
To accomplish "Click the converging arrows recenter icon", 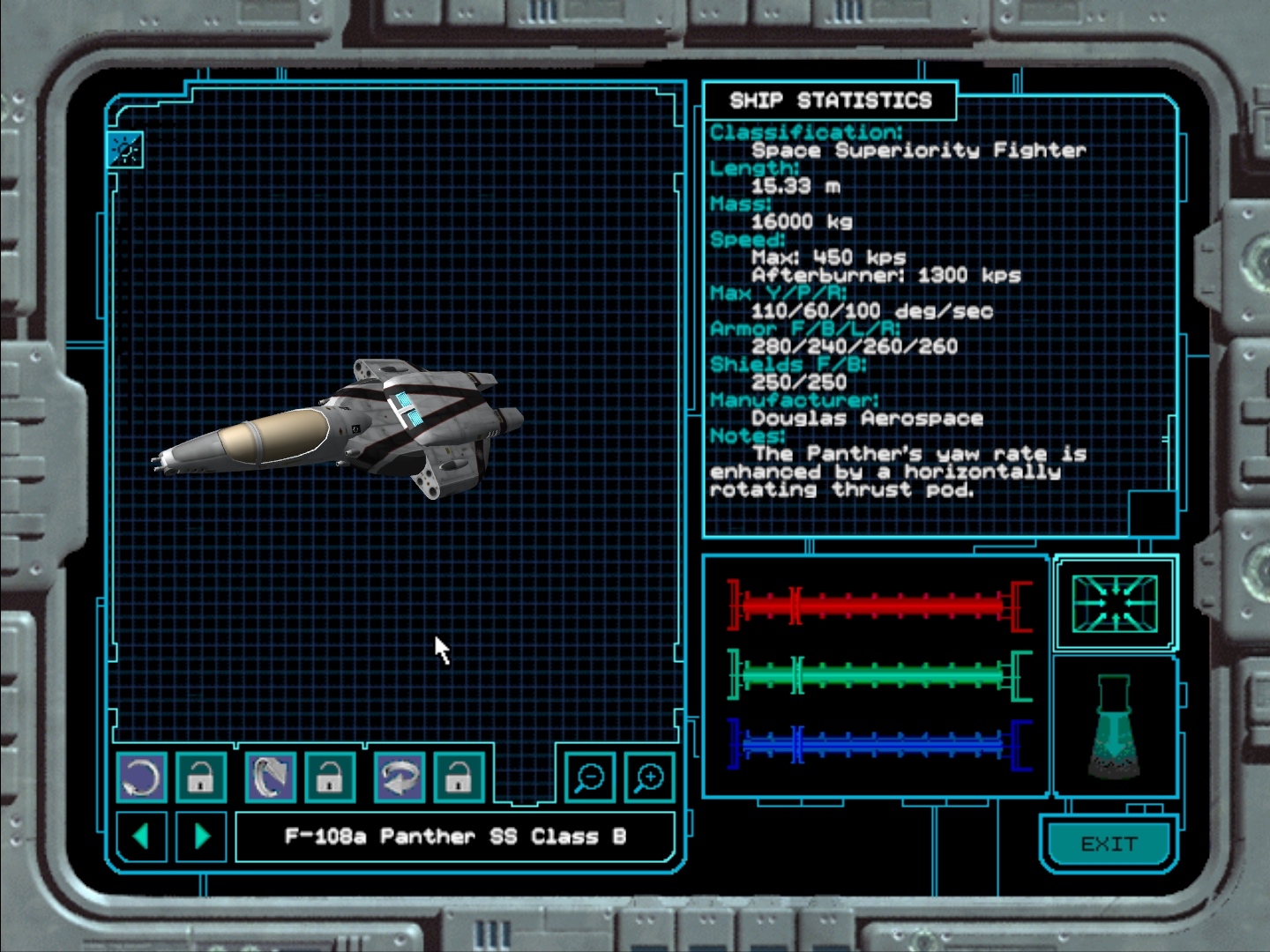I will (1114, 603).
